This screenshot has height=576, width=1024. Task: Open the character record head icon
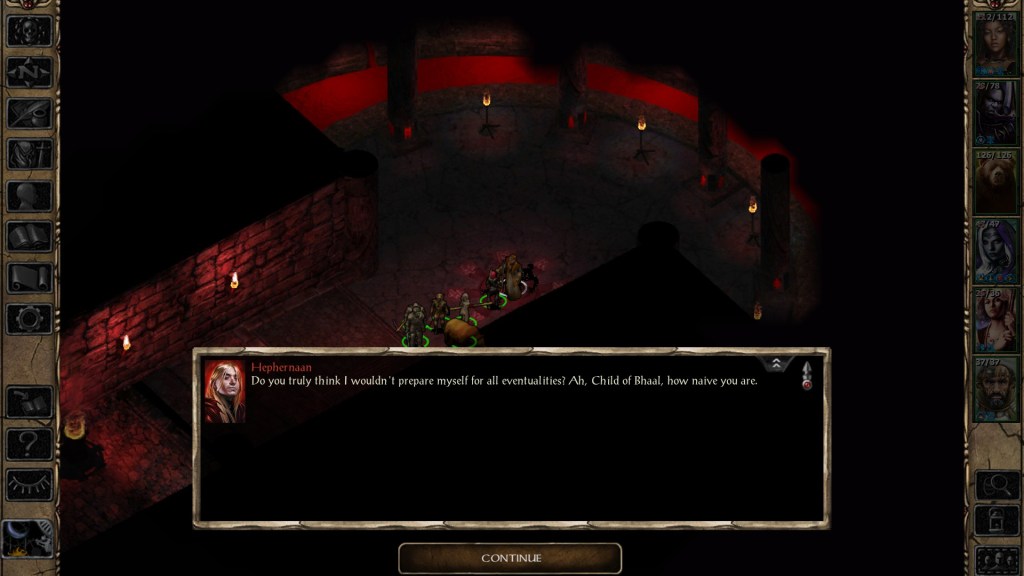29,195
